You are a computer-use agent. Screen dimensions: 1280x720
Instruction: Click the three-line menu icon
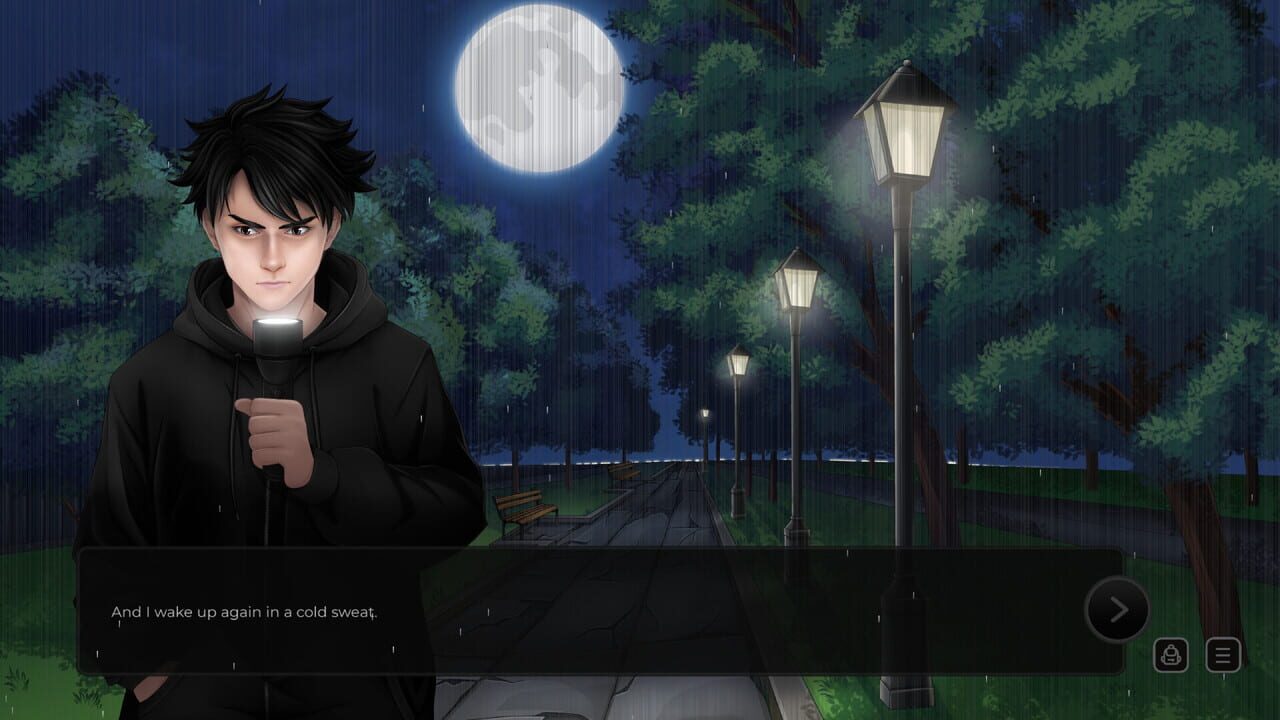pos(1222,655)
